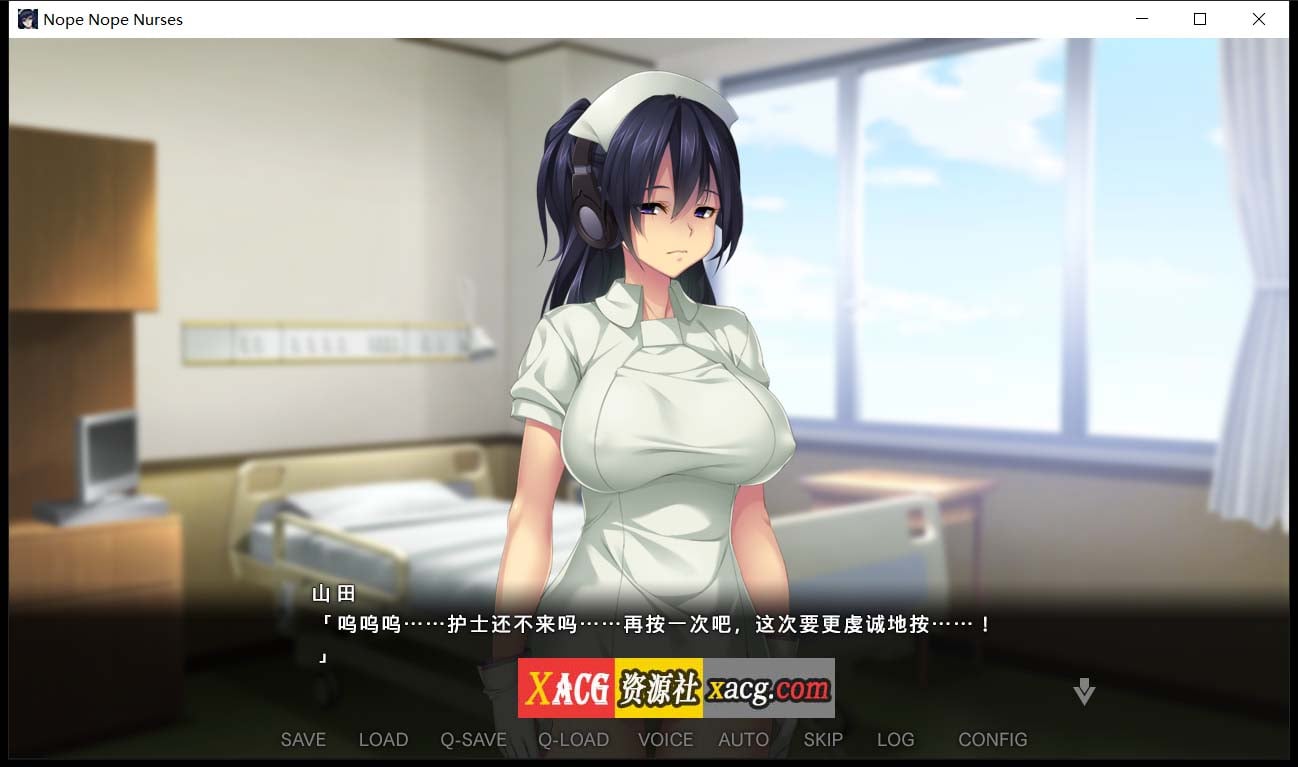1298x767 pixels.
Task: Click the Nope Nope Nurses title bar text
Action: [112, 19]
